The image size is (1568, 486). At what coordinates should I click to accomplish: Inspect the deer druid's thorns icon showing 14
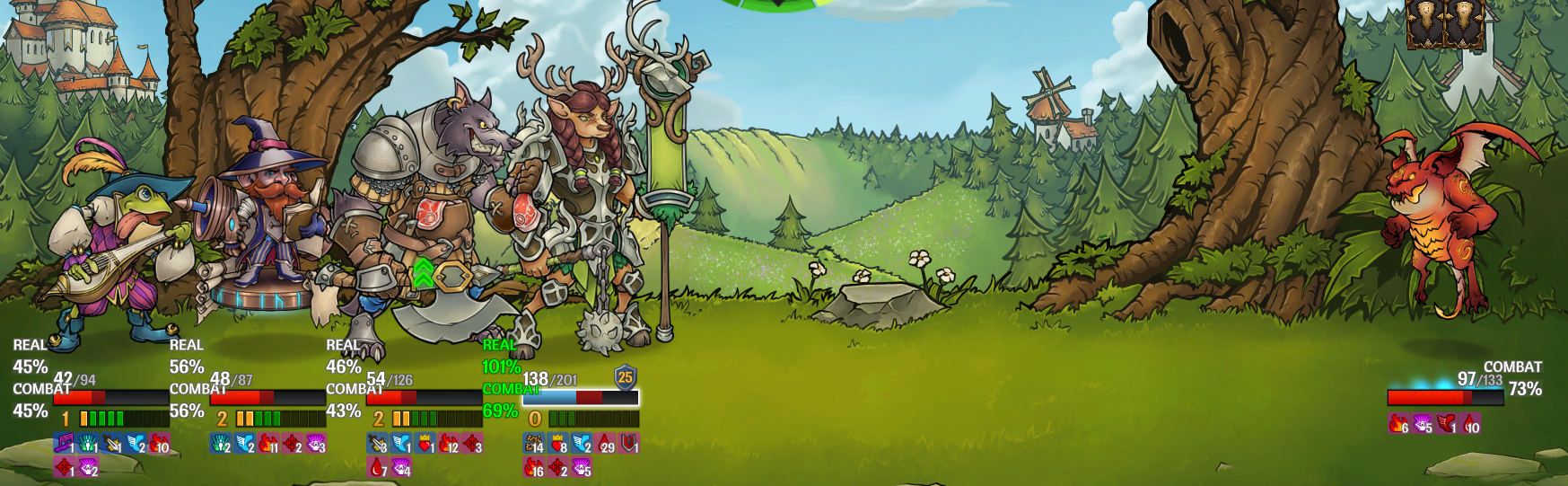click(533, 443)
